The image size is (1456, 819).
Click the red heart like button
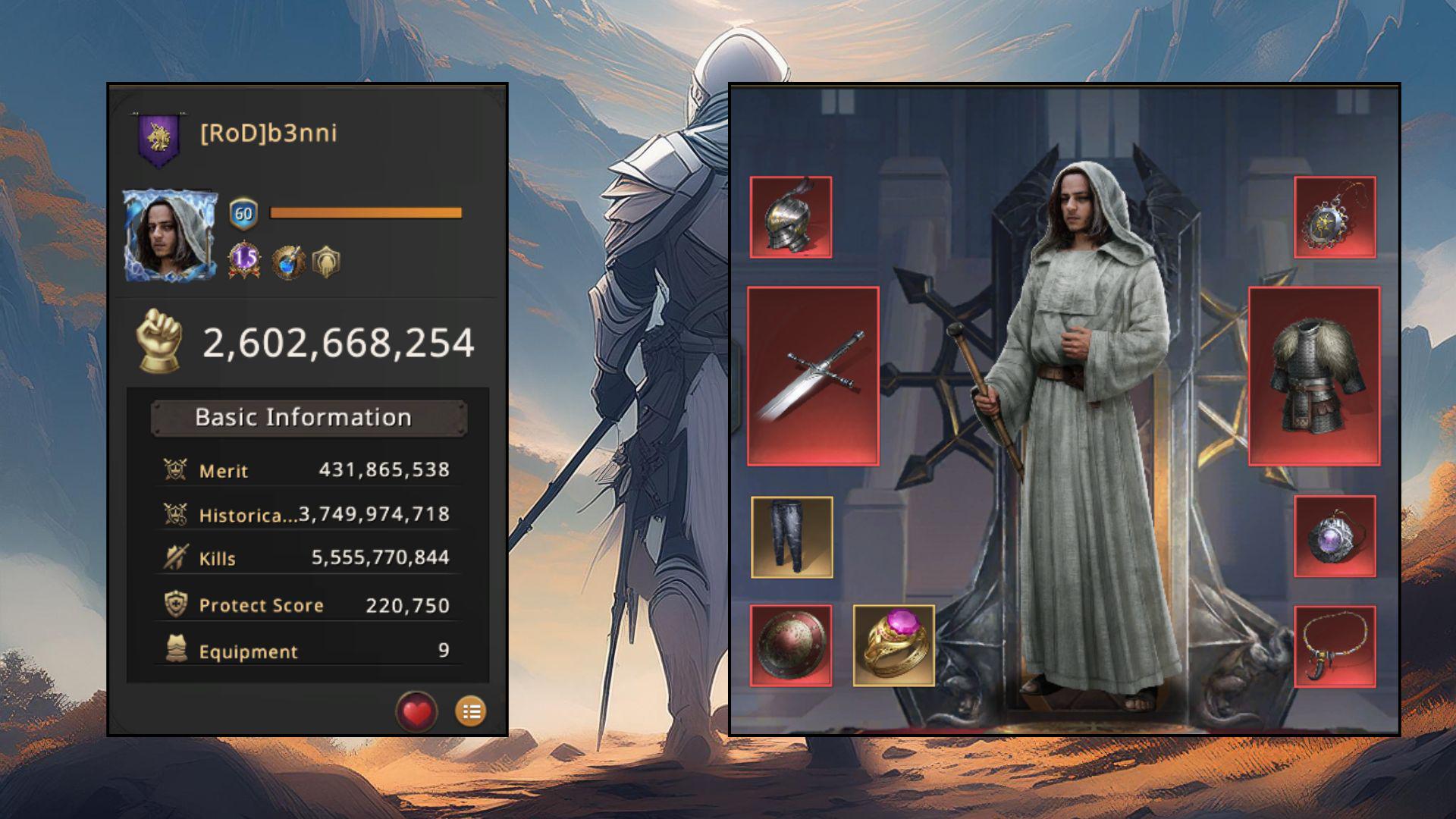point(416,712)
